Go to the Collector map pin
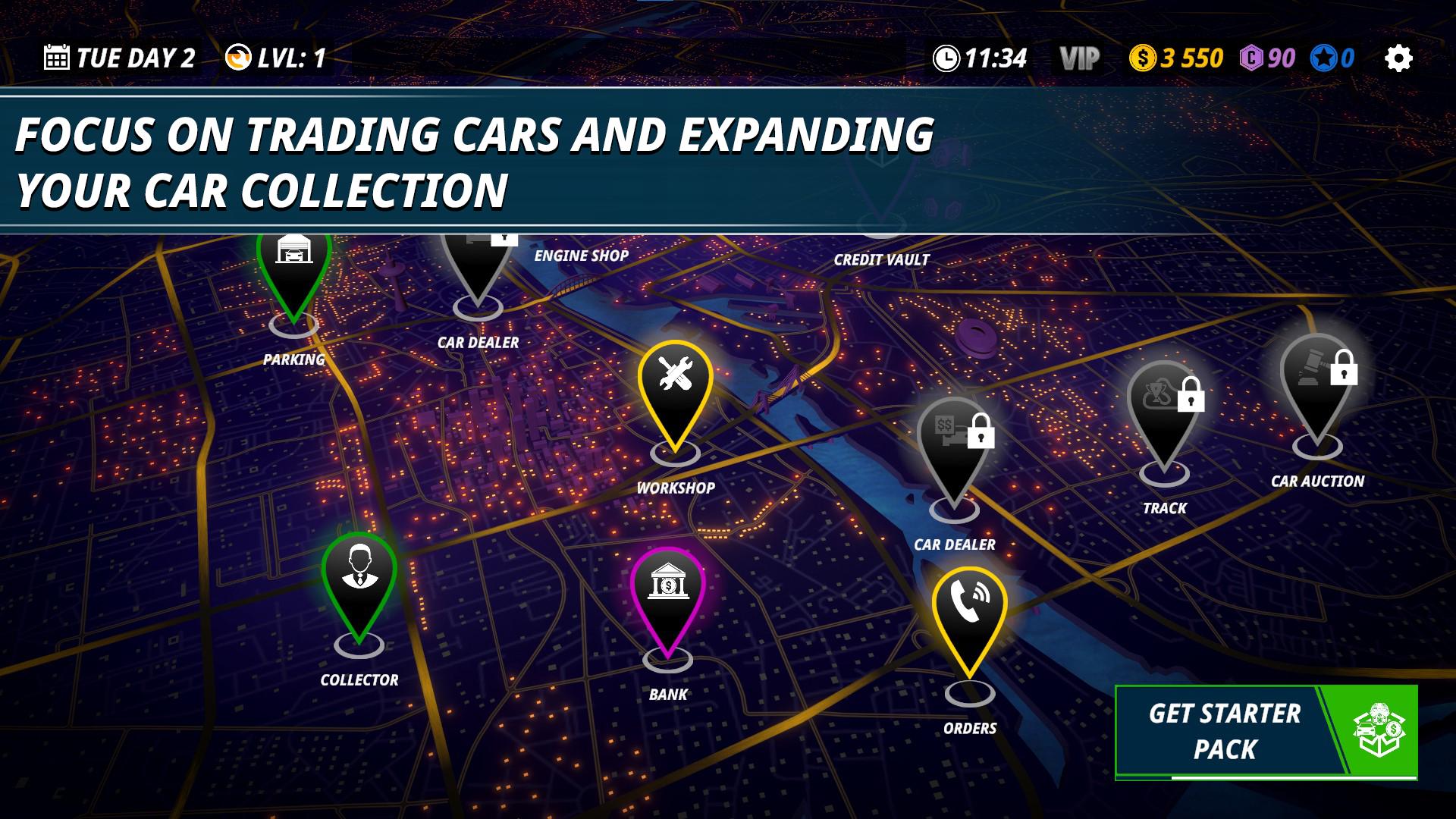Image resolution: width=1456 pixels, height=819 pixels. [x=359, y=584]
